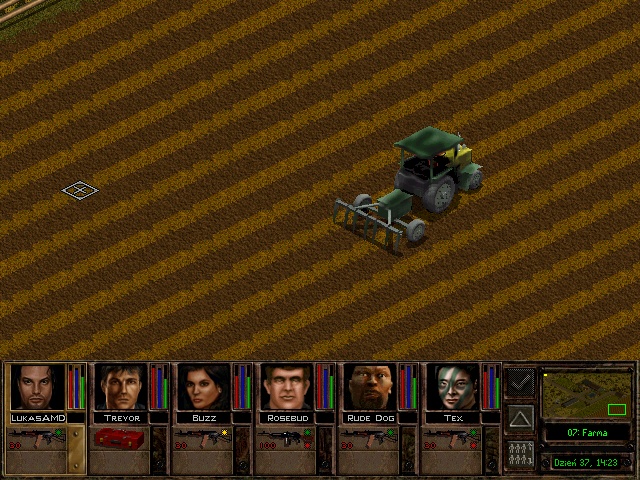Click Buzz's rifle weapon slot
Viewport: 640px width, 480px height.
tap(203, 437)
